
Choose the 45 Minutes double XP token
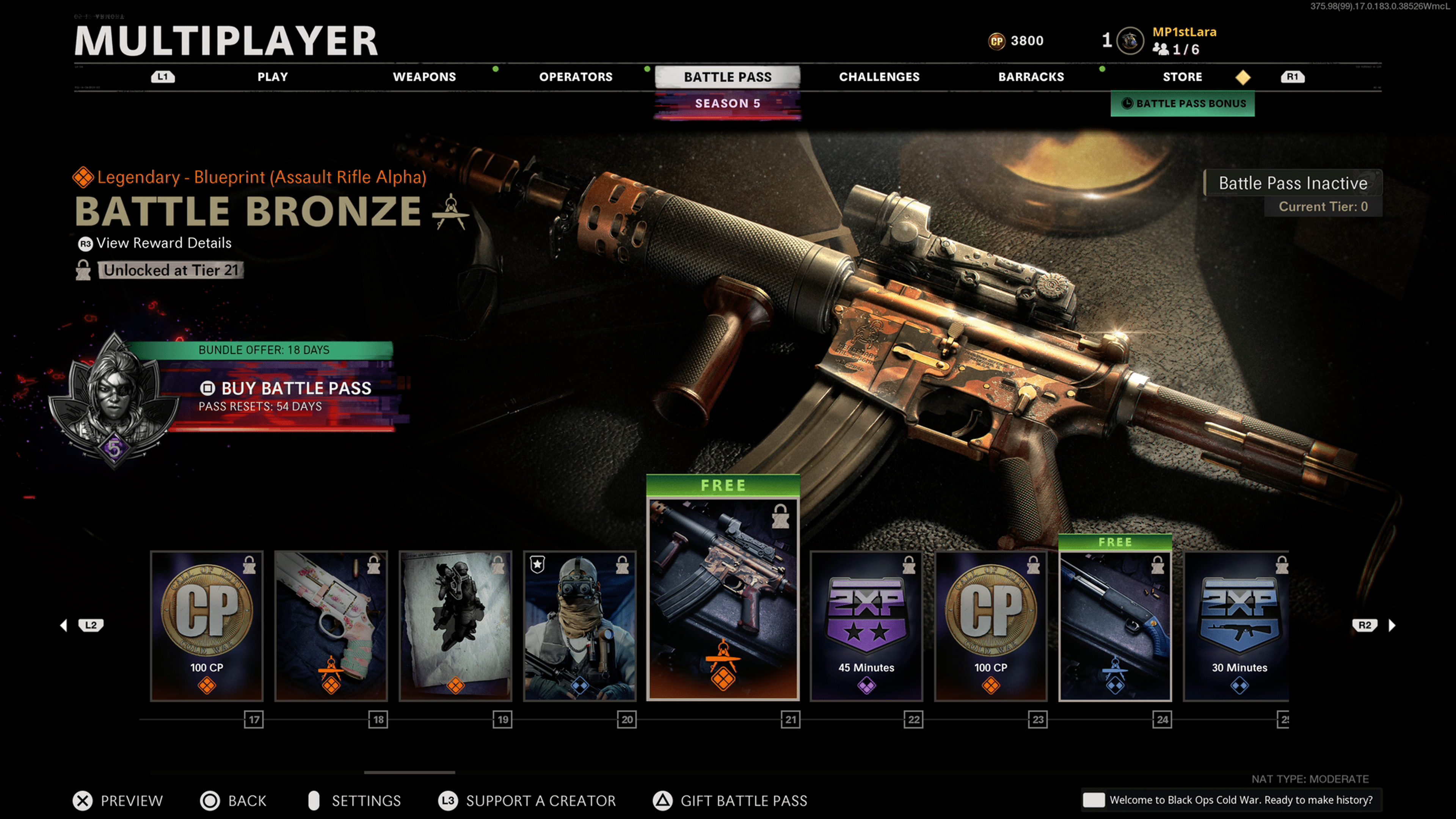[x=866, y=626]
